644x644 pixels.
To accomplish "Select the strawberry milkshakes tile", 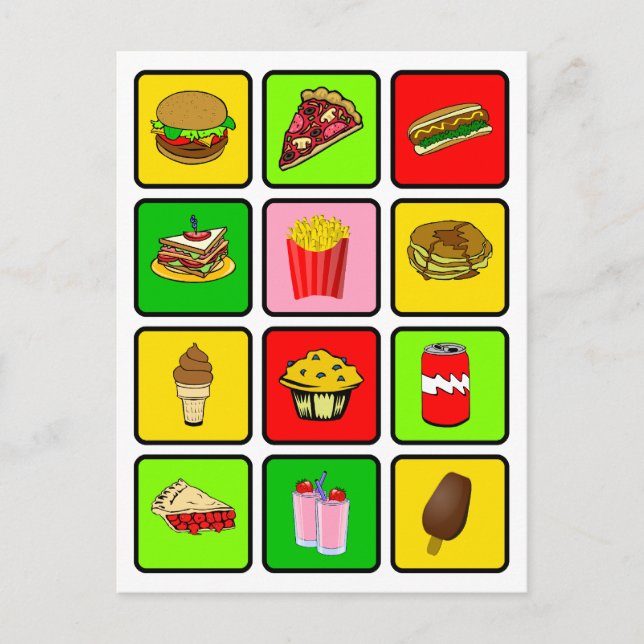I will [x=321, y=513].
